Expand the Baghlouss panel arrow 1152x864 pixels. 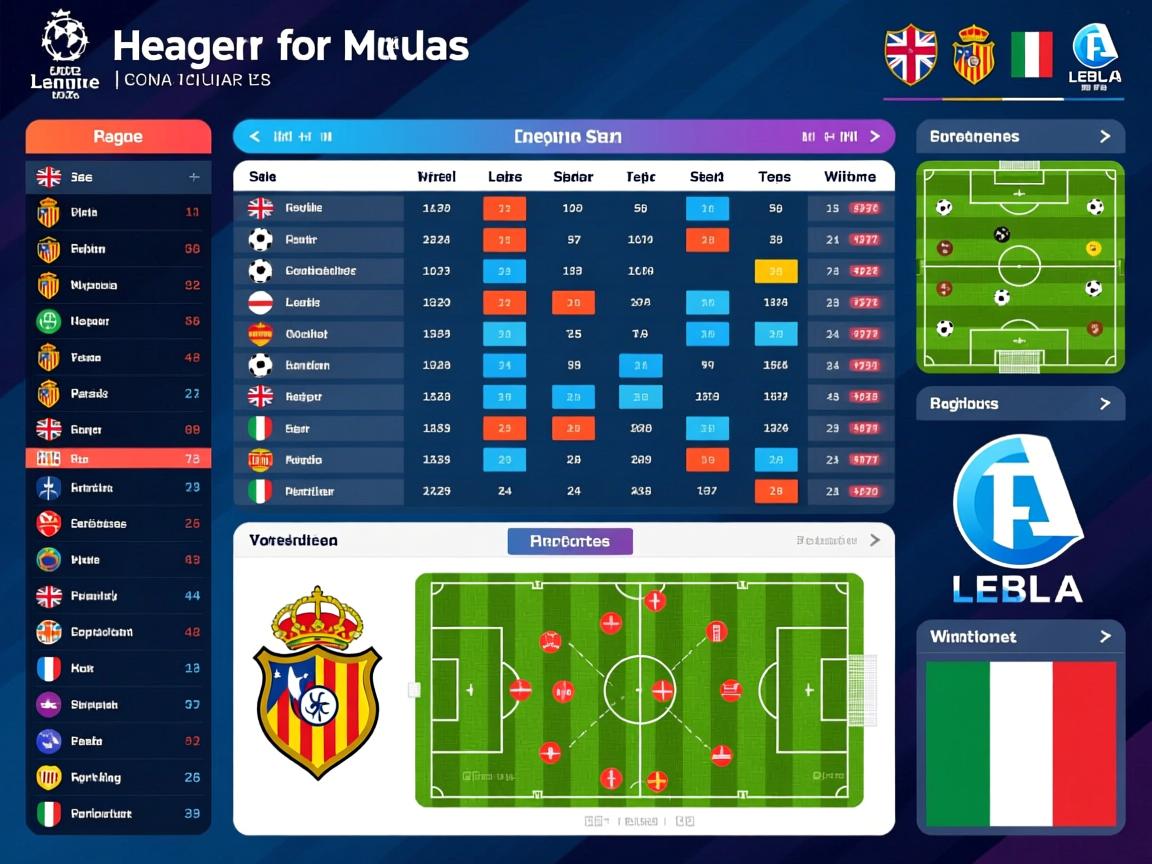coord(1104,404)
